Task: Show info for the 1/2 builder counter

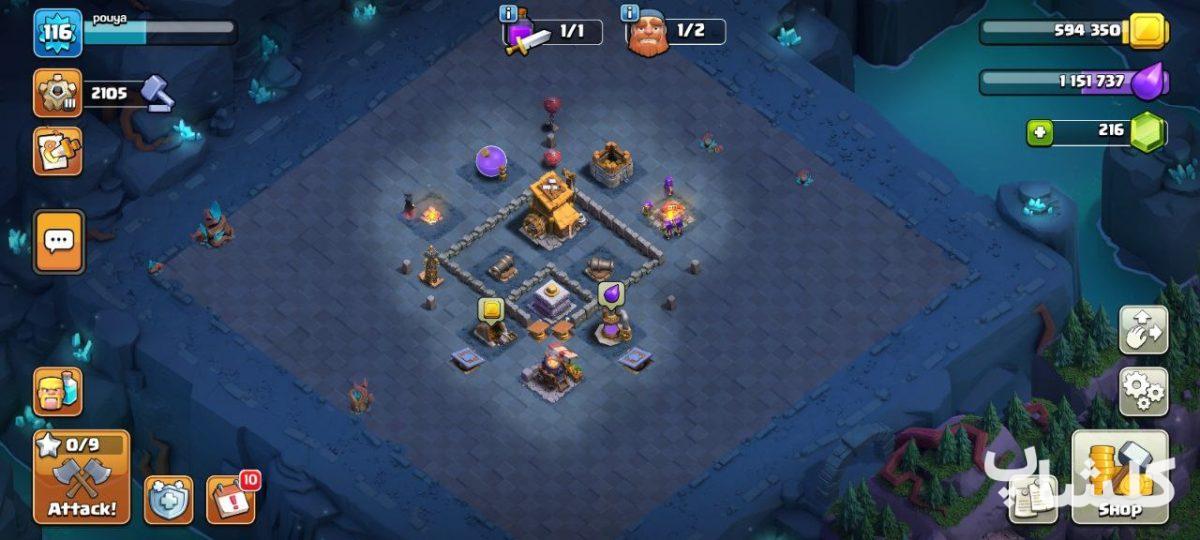Action: [x=630, y=14]
